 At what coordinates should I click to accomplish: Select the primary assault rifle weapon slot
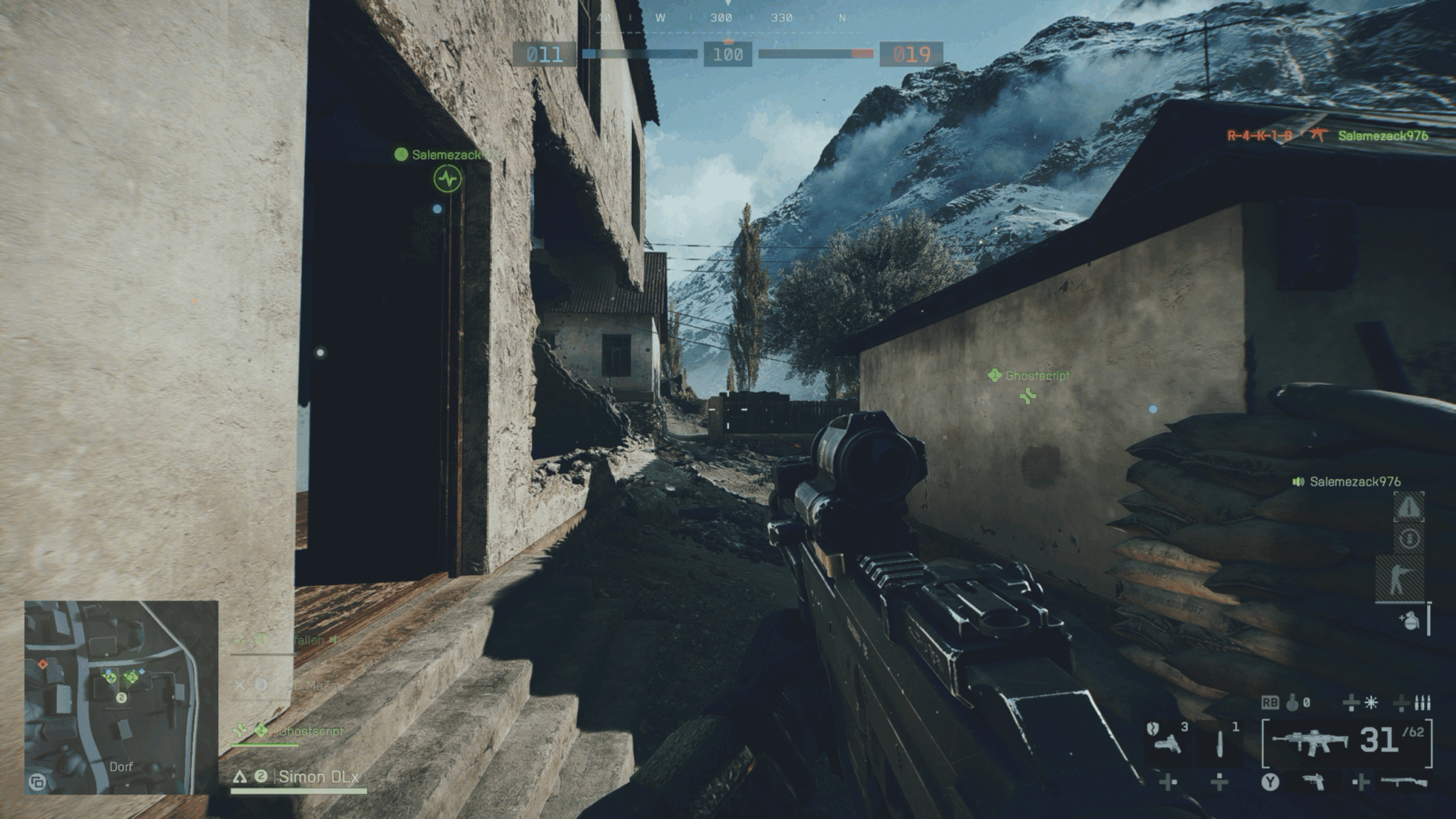(1310, 742)
